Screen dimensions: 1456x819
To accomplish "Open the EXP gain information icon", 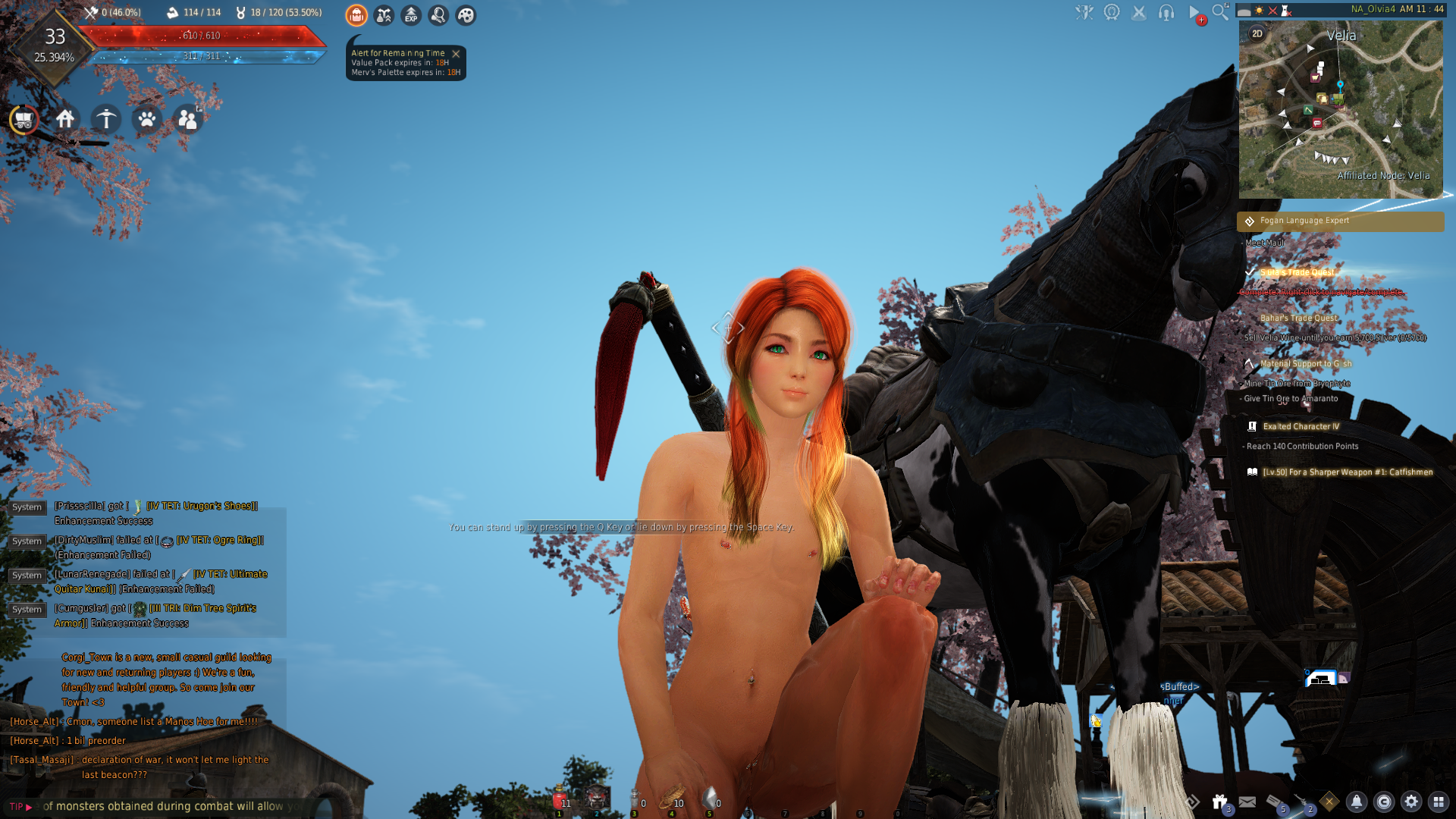I will 410,15.
